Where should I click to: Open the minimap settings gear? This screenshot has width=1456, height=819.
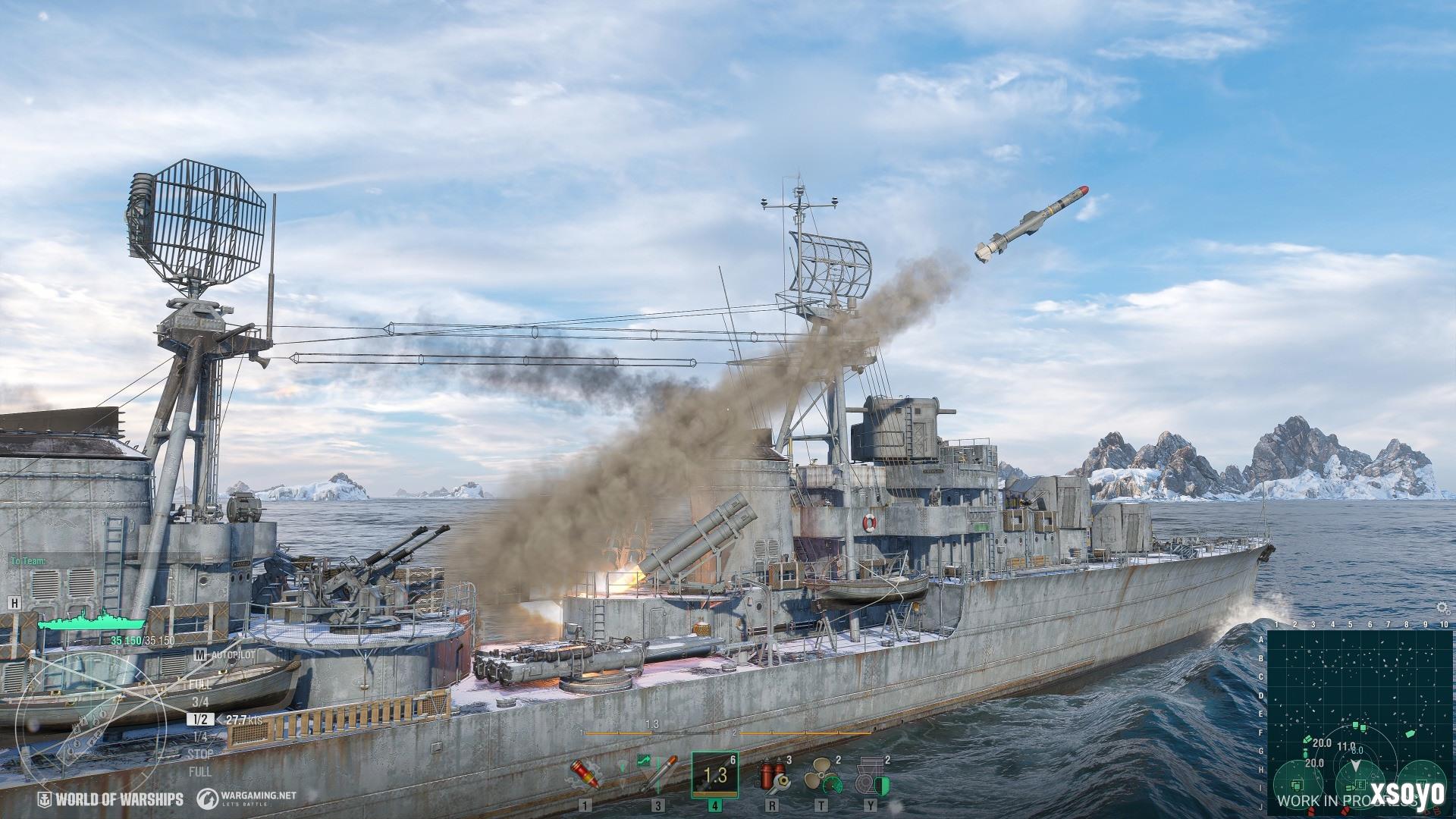1443,608
